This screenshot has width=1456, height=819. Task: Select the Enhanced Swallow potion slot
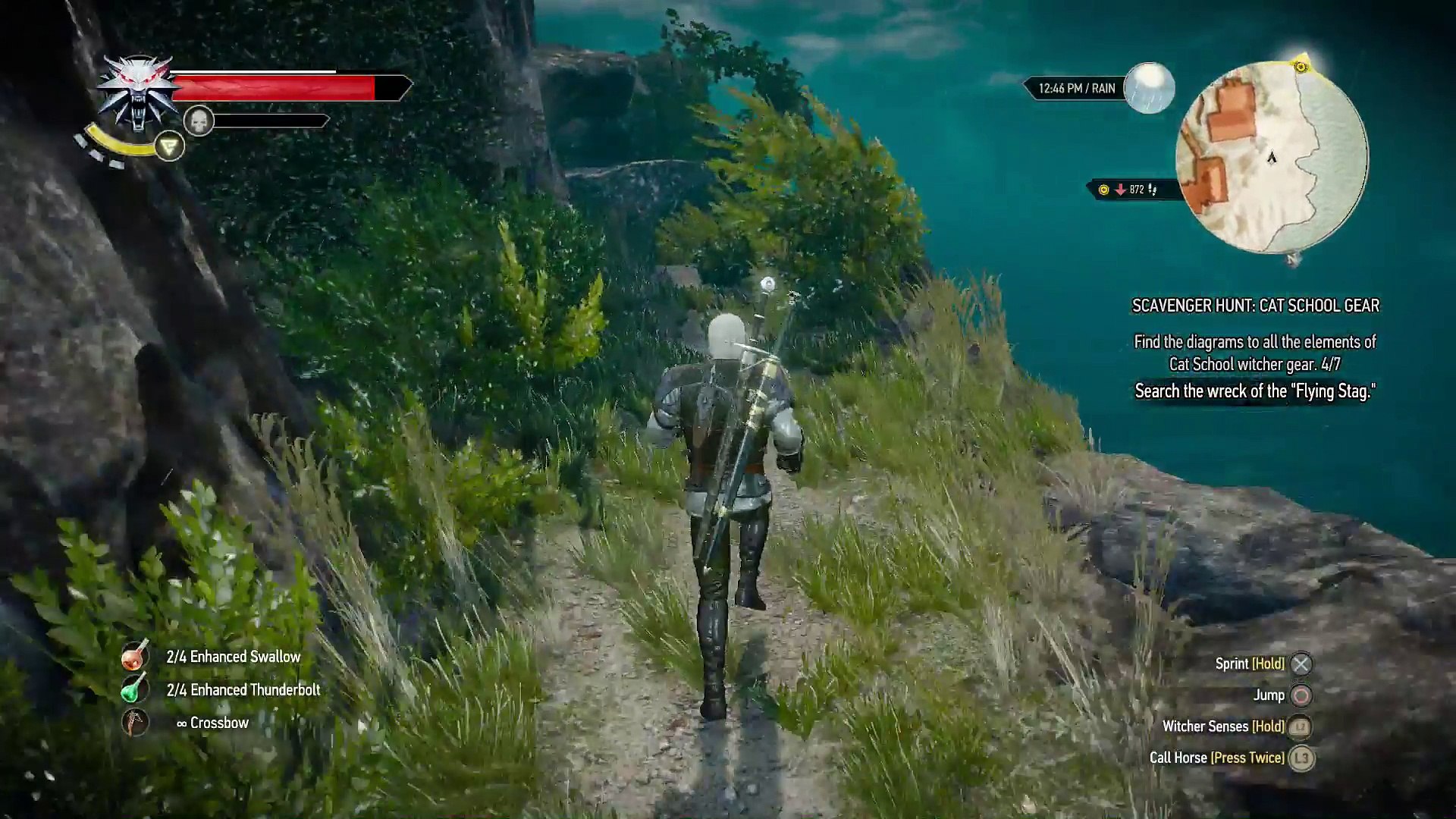click(135, 657)
